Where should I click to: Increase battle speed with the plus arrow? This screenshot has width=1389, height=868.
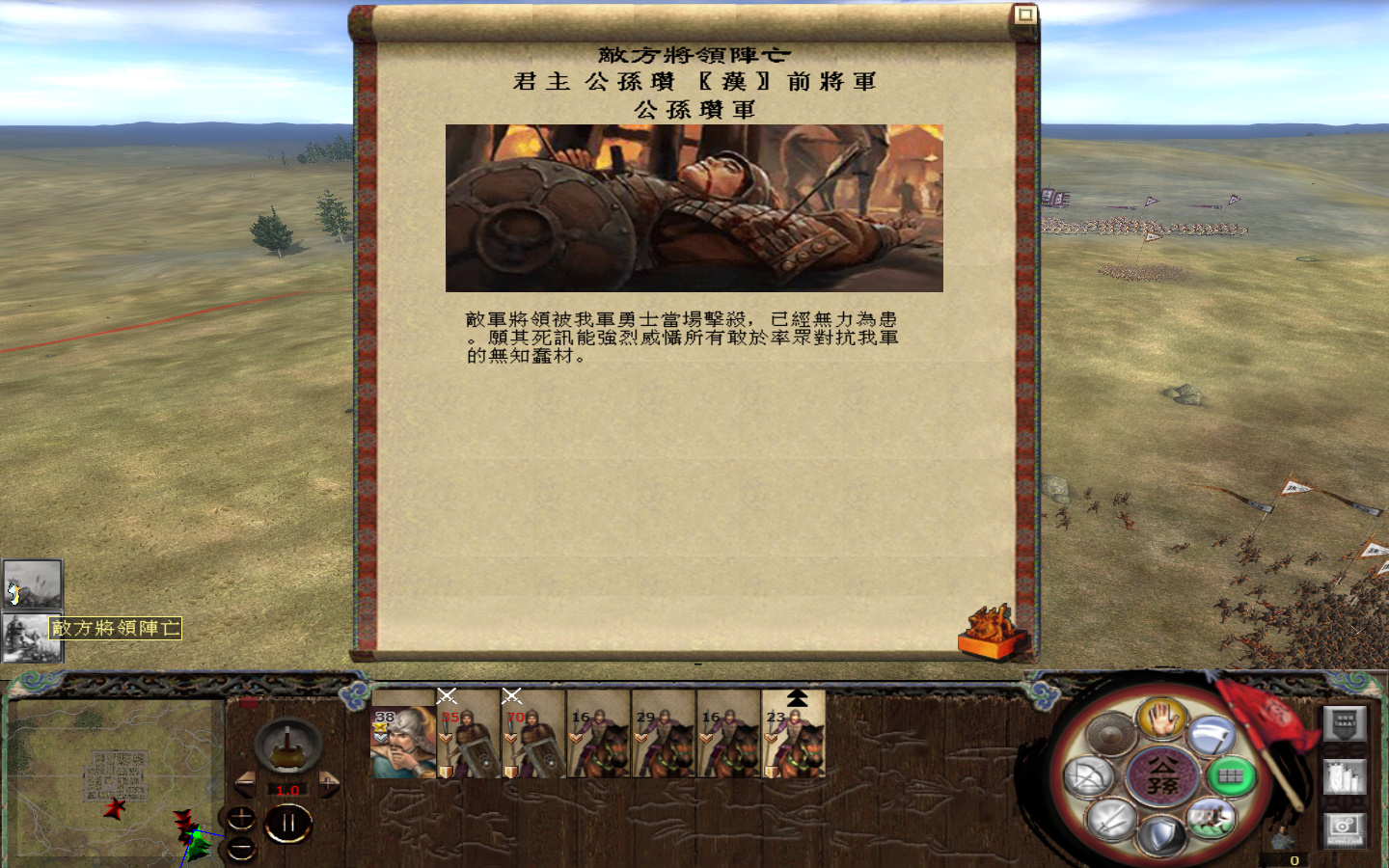328,784
